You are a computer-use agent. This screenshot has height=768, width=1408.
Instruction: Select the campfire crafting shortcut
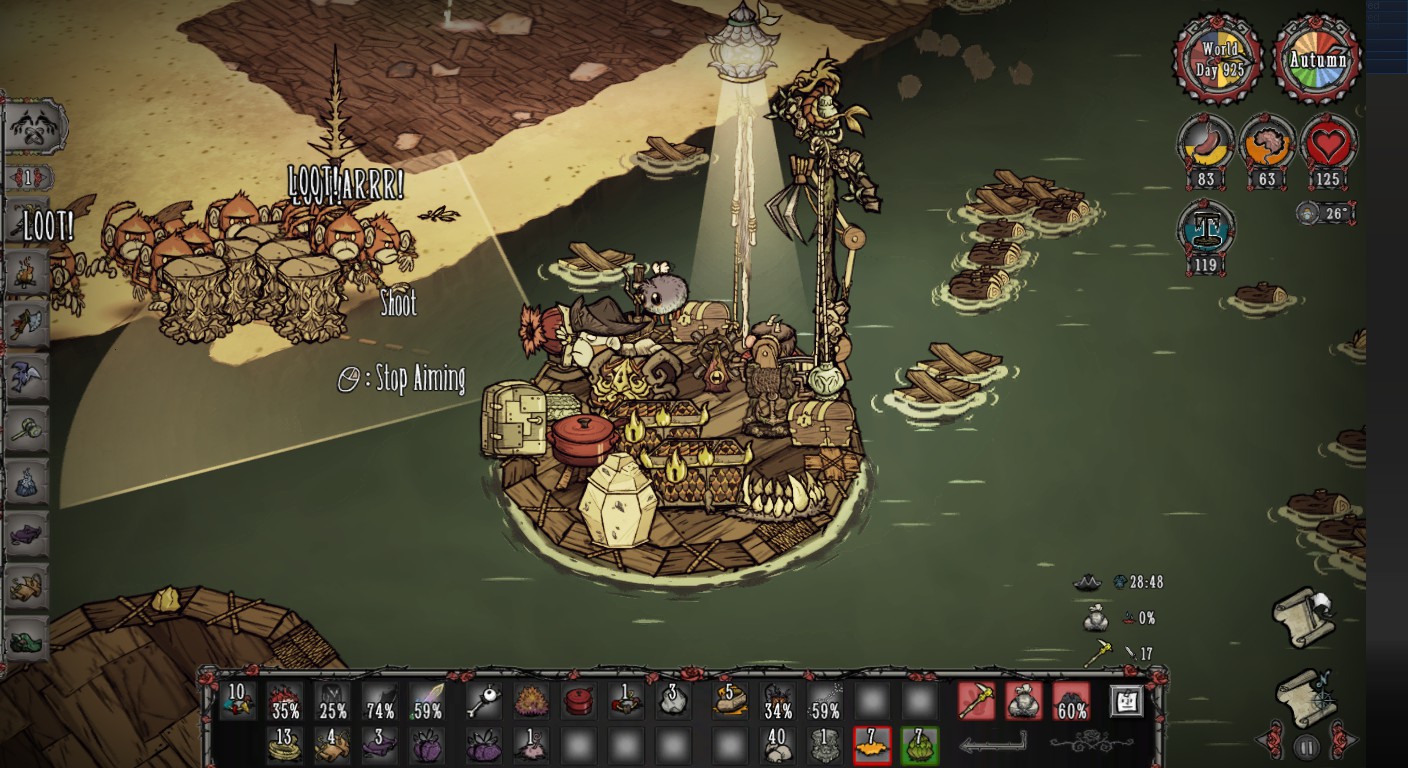point(28,271)
